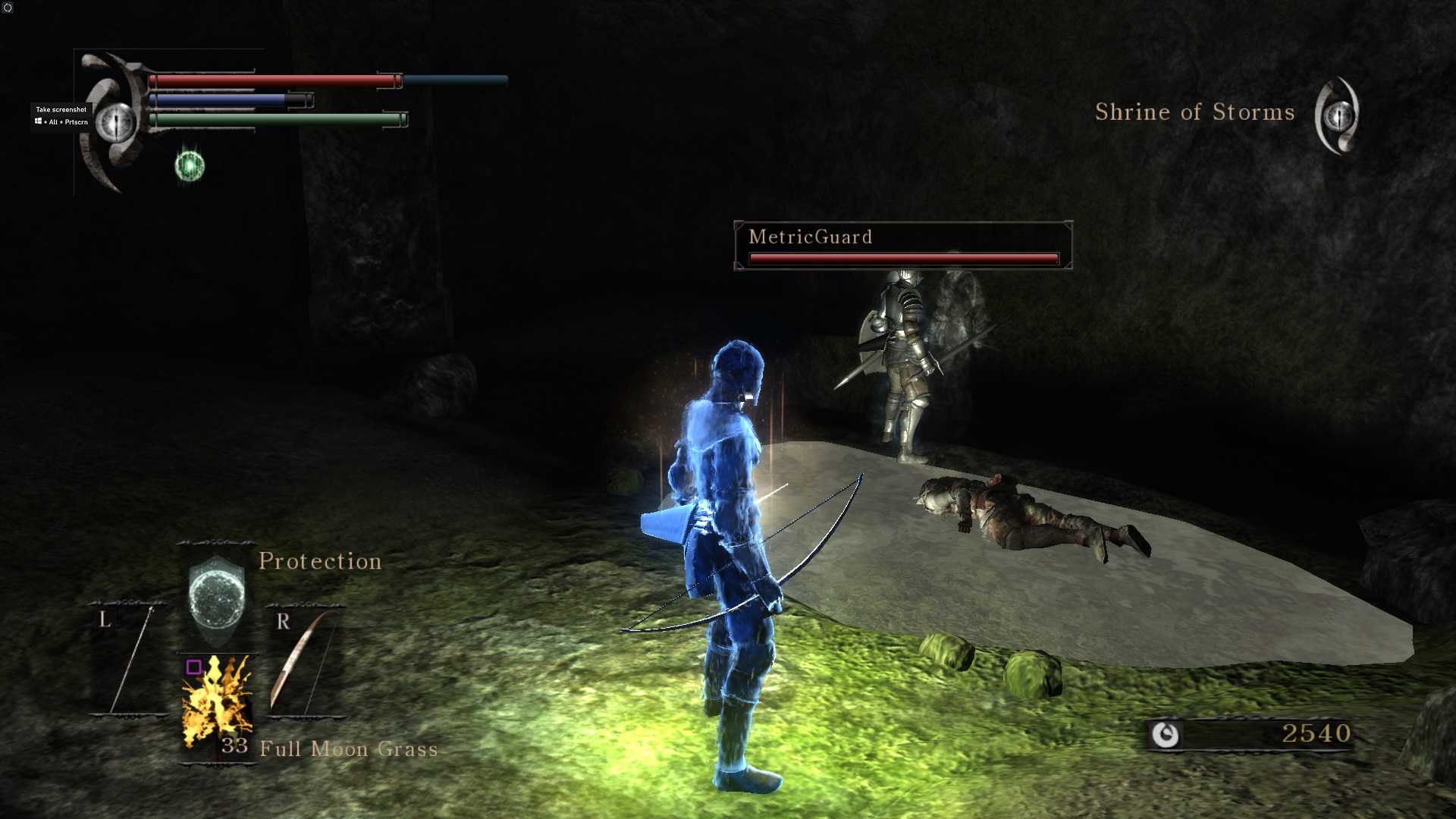Click the world tendency eye icon beside Shrine of Storms
This screenshot has width=1456, height=819.
1338,116
